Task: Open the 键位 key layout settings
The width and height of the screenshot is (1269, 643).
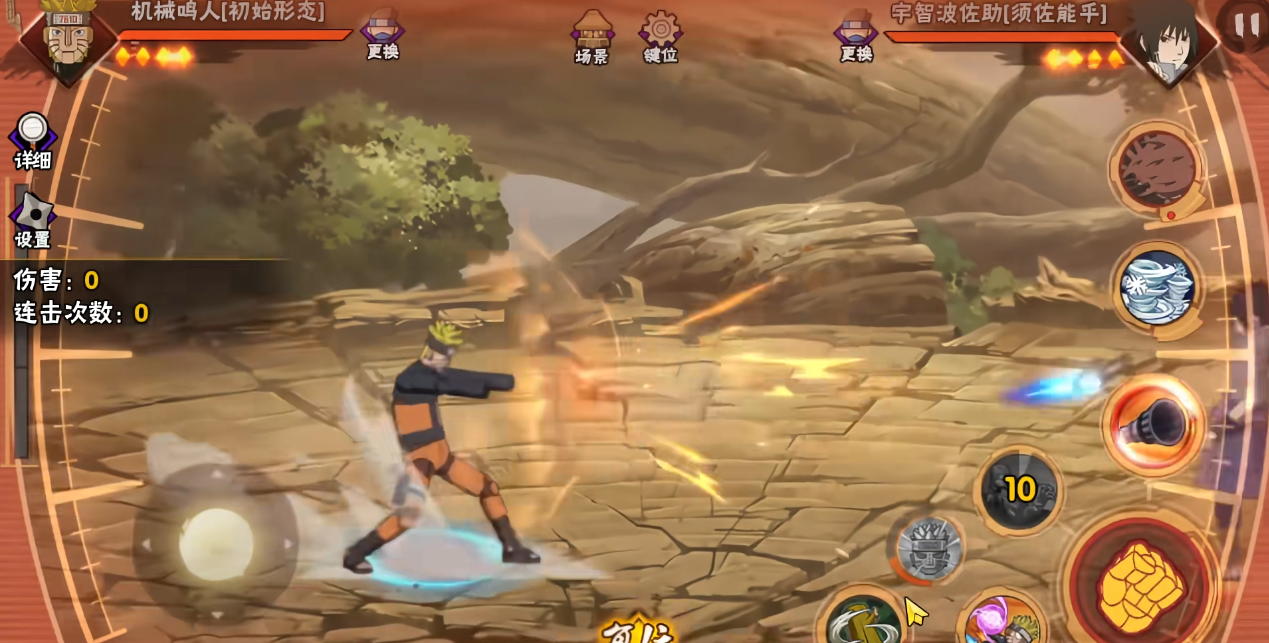Action: pos(660,36)
